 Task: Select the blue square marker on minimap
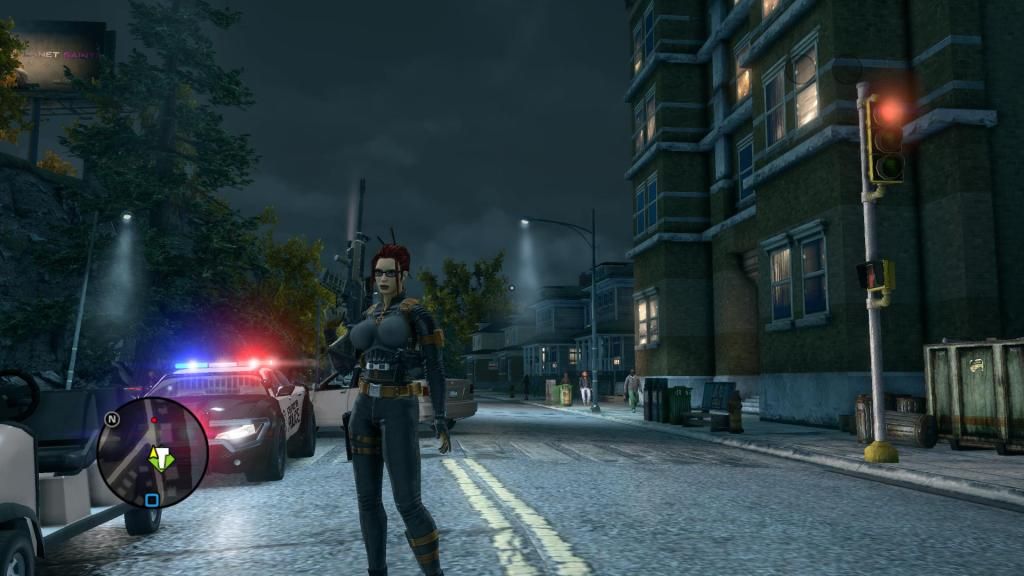point(151,500)
